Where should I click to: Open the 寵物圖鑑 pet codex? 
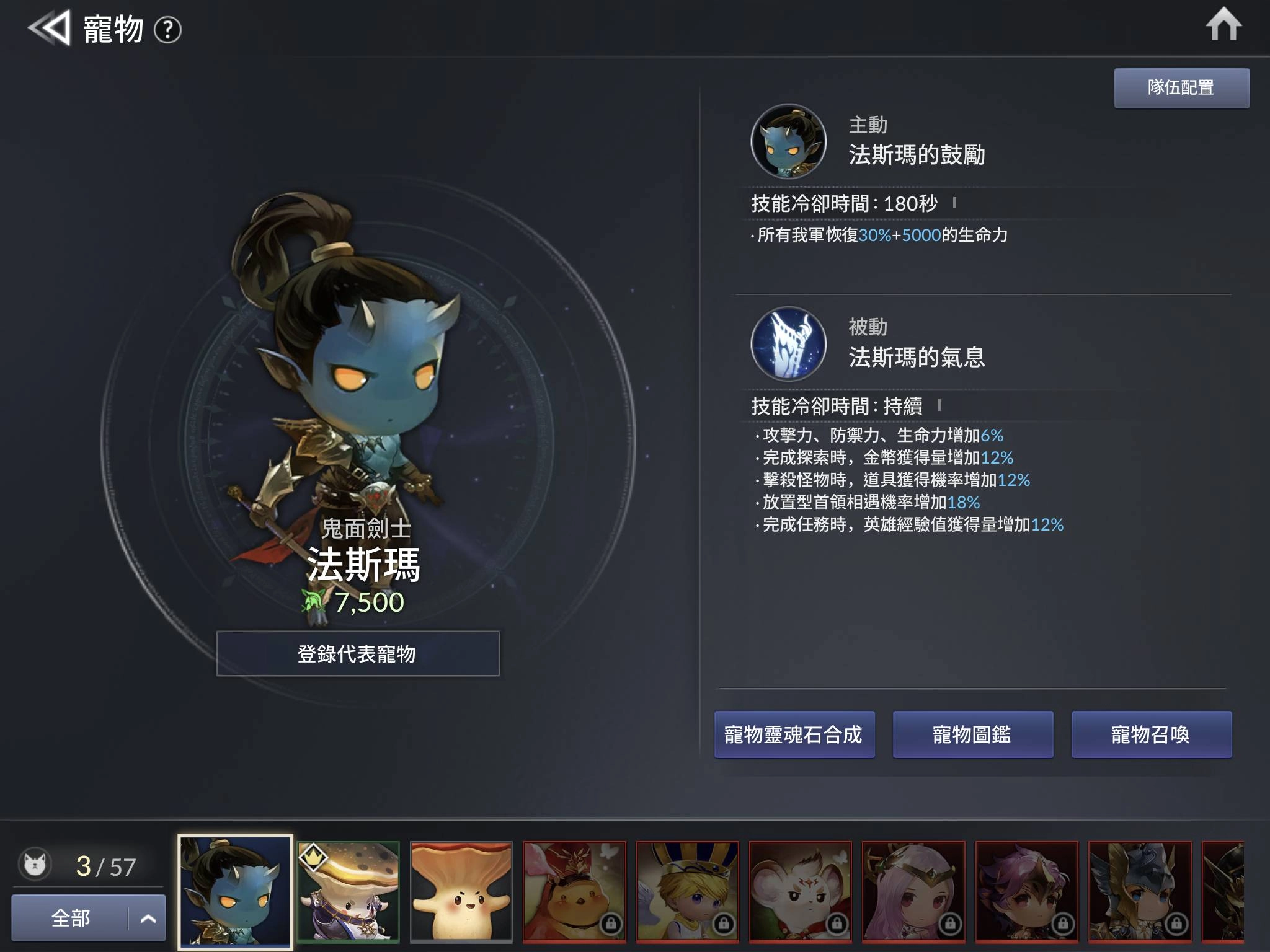[x=972, y=734]
